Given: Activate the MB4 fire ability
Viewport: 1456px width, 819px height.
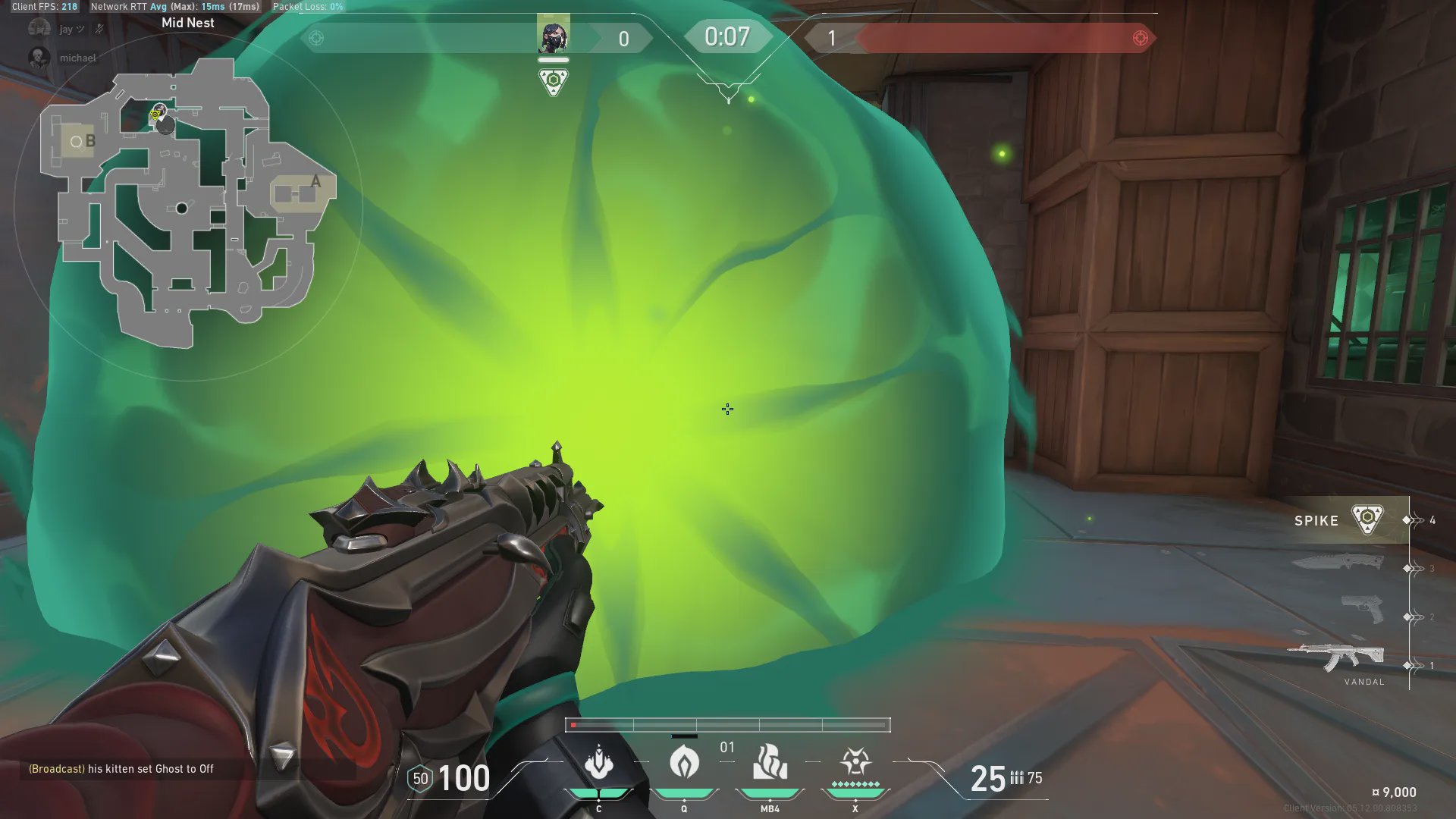Looking at the screenshot, I should pos(770,762).
